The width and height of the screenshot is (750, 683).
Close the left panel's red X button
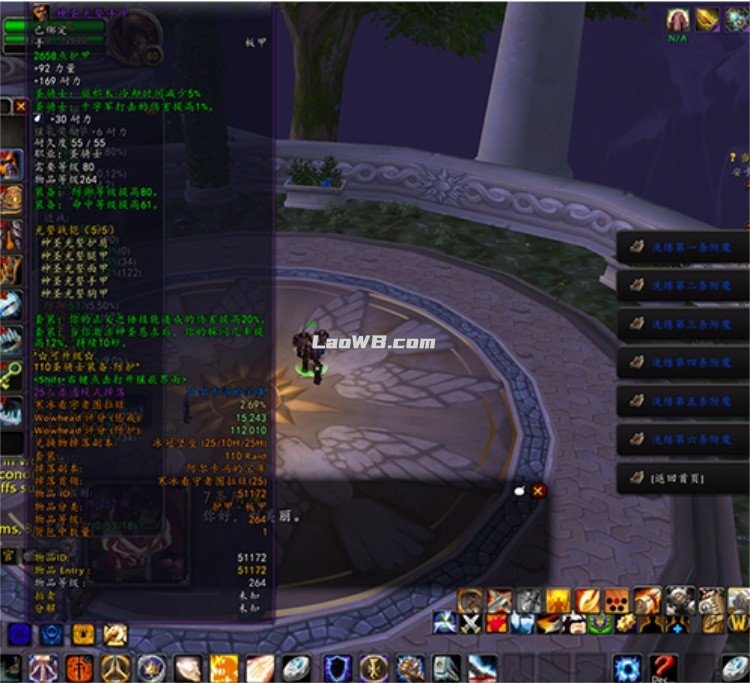coord(20,105)
